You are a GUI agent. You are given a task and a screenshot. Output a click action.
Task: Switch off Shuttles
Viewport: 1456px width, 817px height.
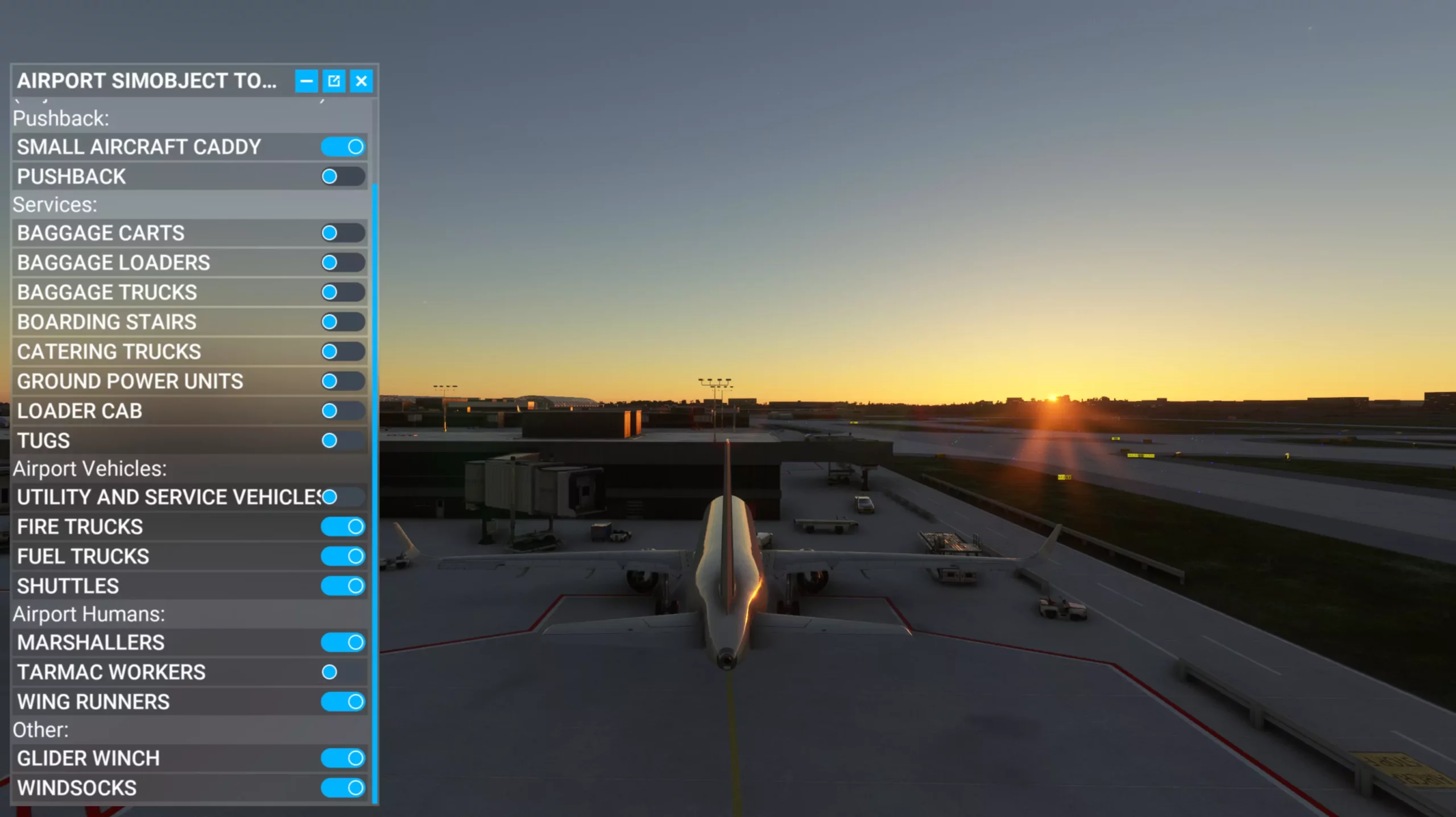tap(343, 586)
